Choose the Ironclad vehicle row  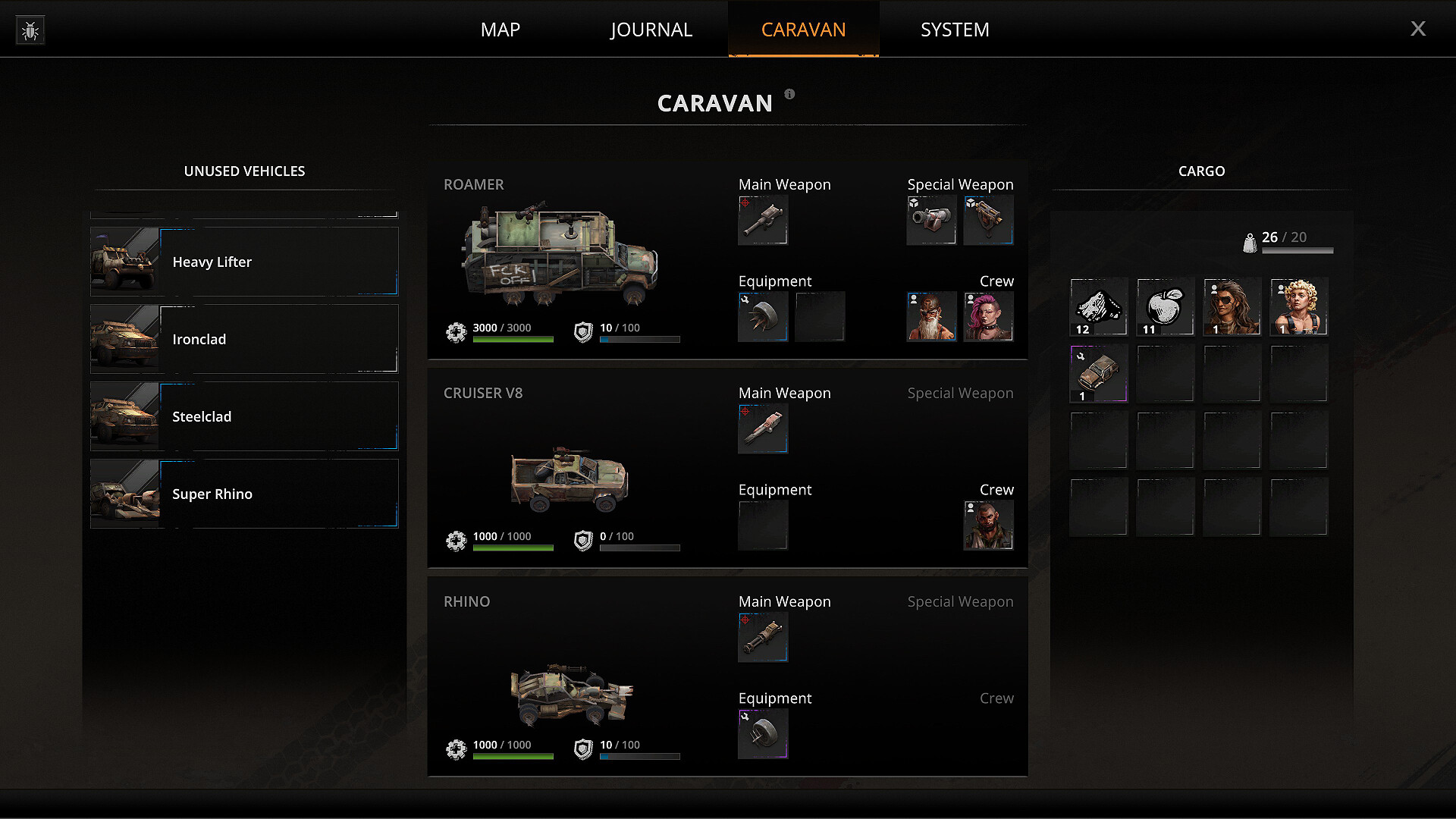244,339
